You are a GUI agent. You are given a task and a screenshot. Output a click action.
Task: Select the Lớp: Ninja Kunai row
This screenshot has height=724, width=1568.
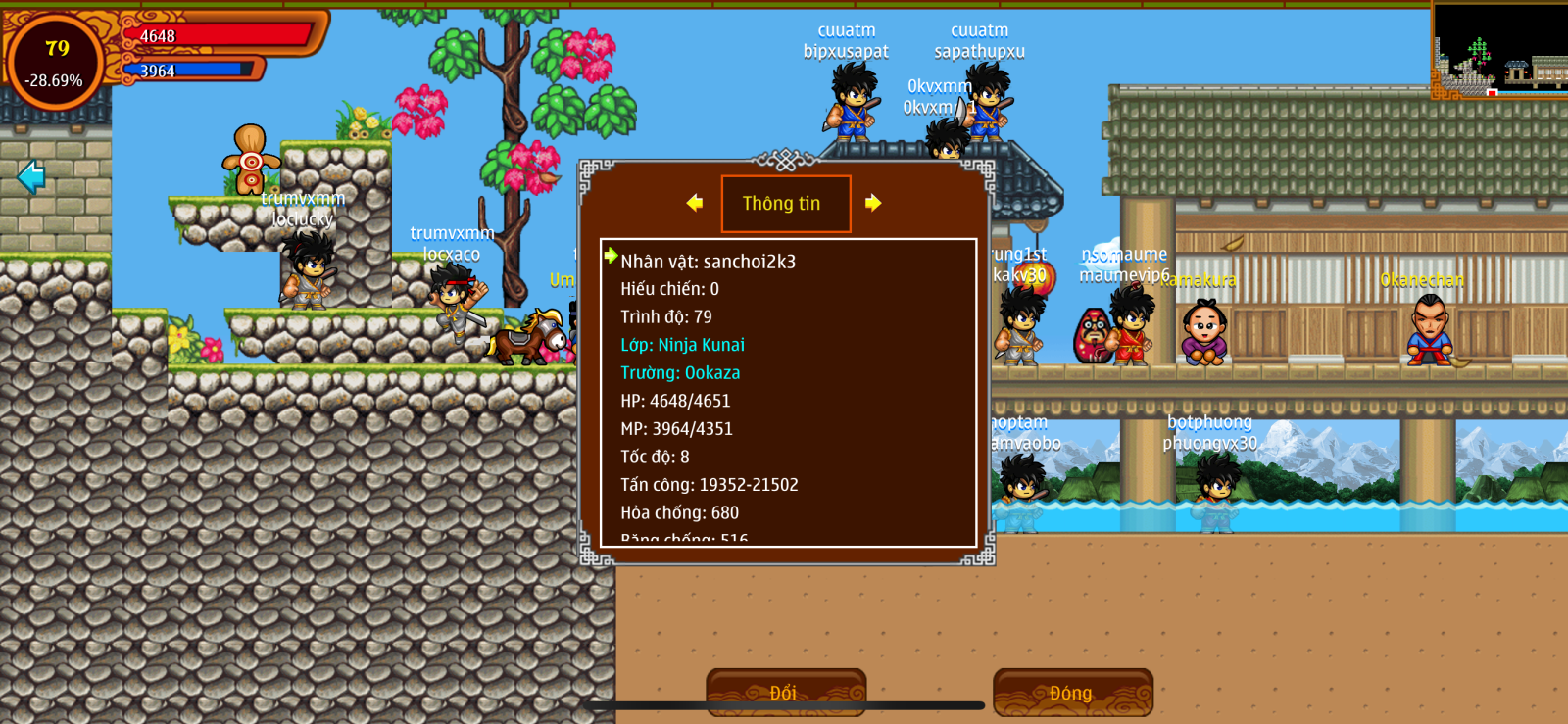682,345
